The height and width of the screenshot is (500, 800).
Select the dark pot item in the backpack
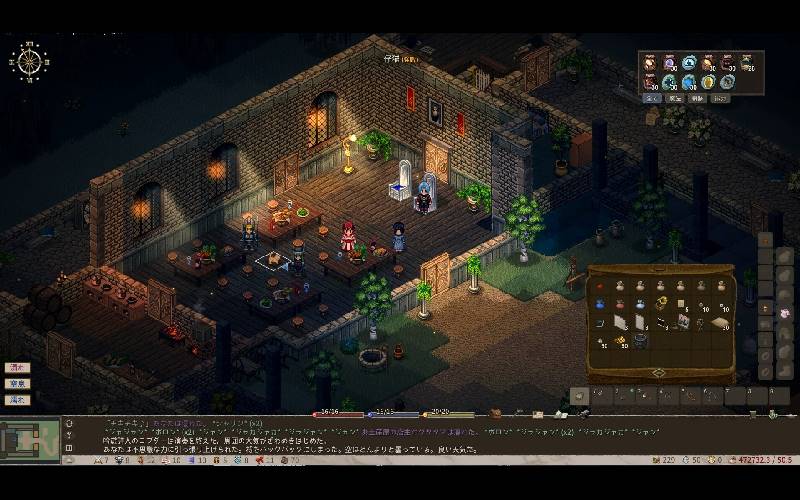click(640, 341)
